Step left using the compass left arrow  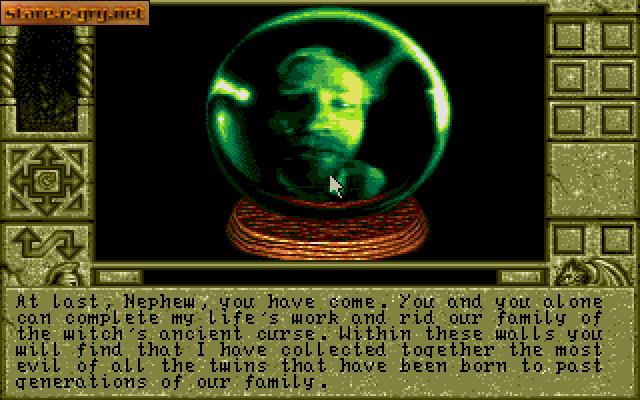click(20, 181)
